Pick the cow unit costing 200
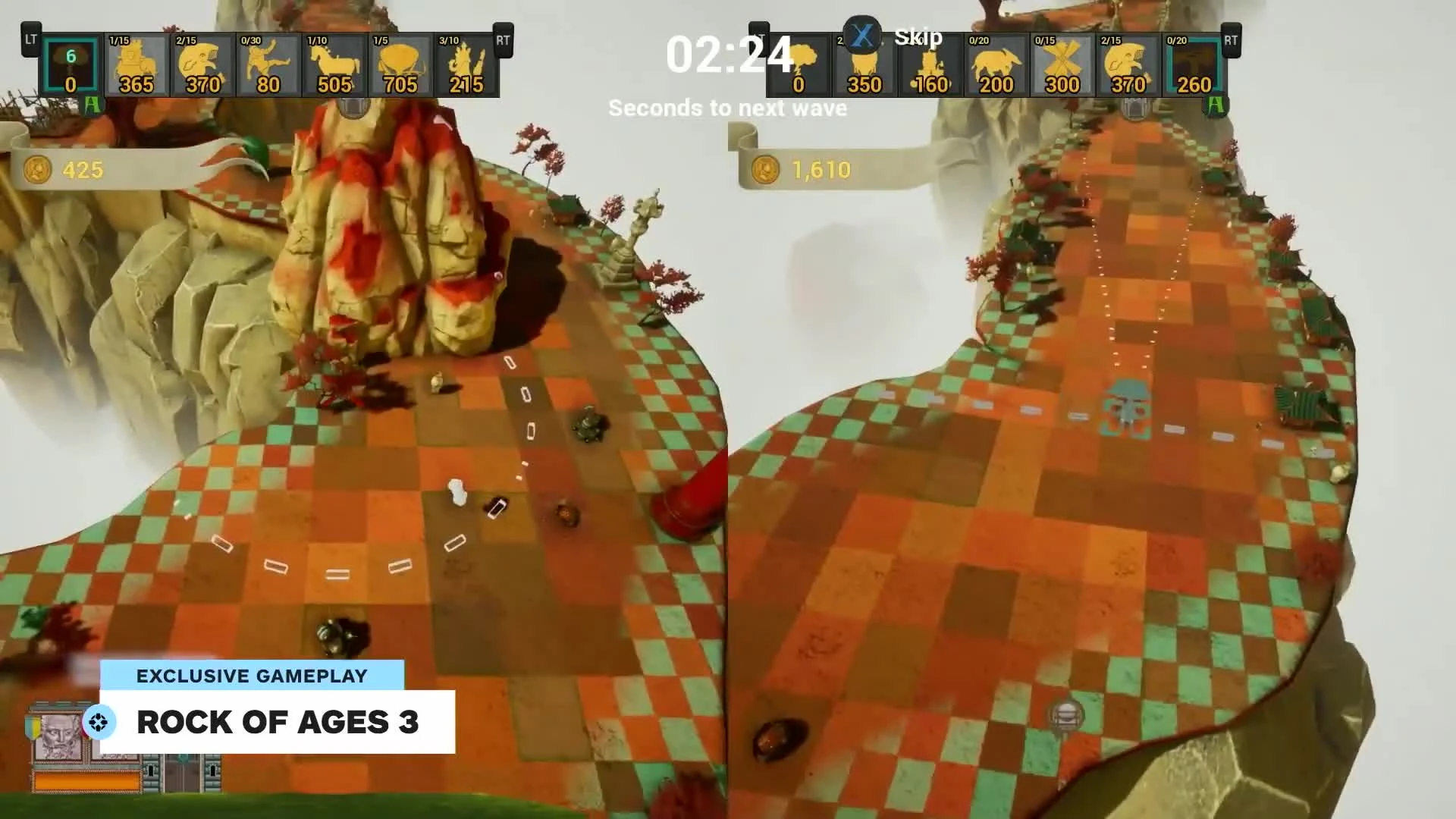1456x819 pixels. point(997,64)
